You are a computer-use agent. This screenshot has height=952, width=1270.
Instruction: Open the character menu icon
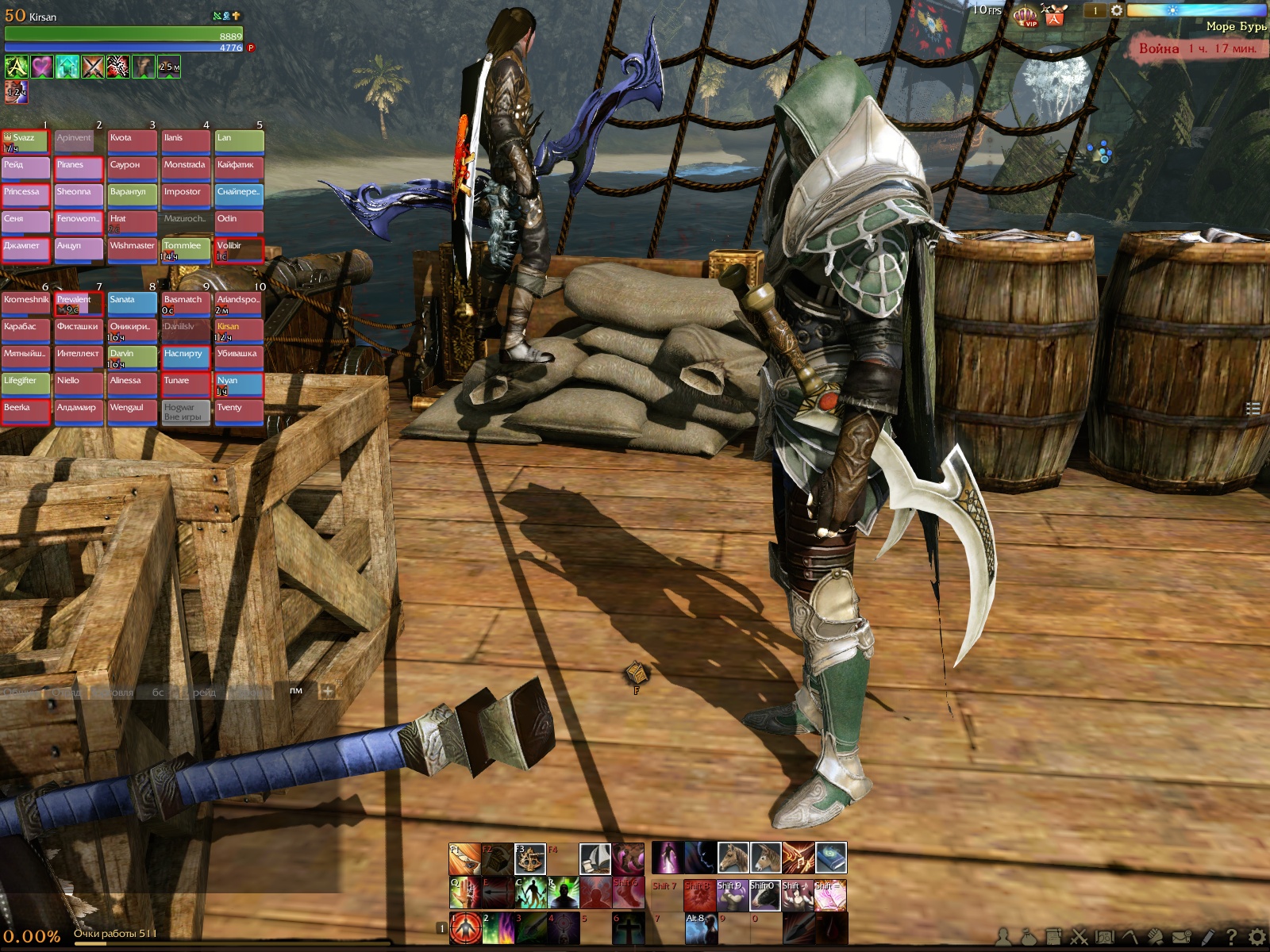pyautogui.click(x=1004, y=938)
